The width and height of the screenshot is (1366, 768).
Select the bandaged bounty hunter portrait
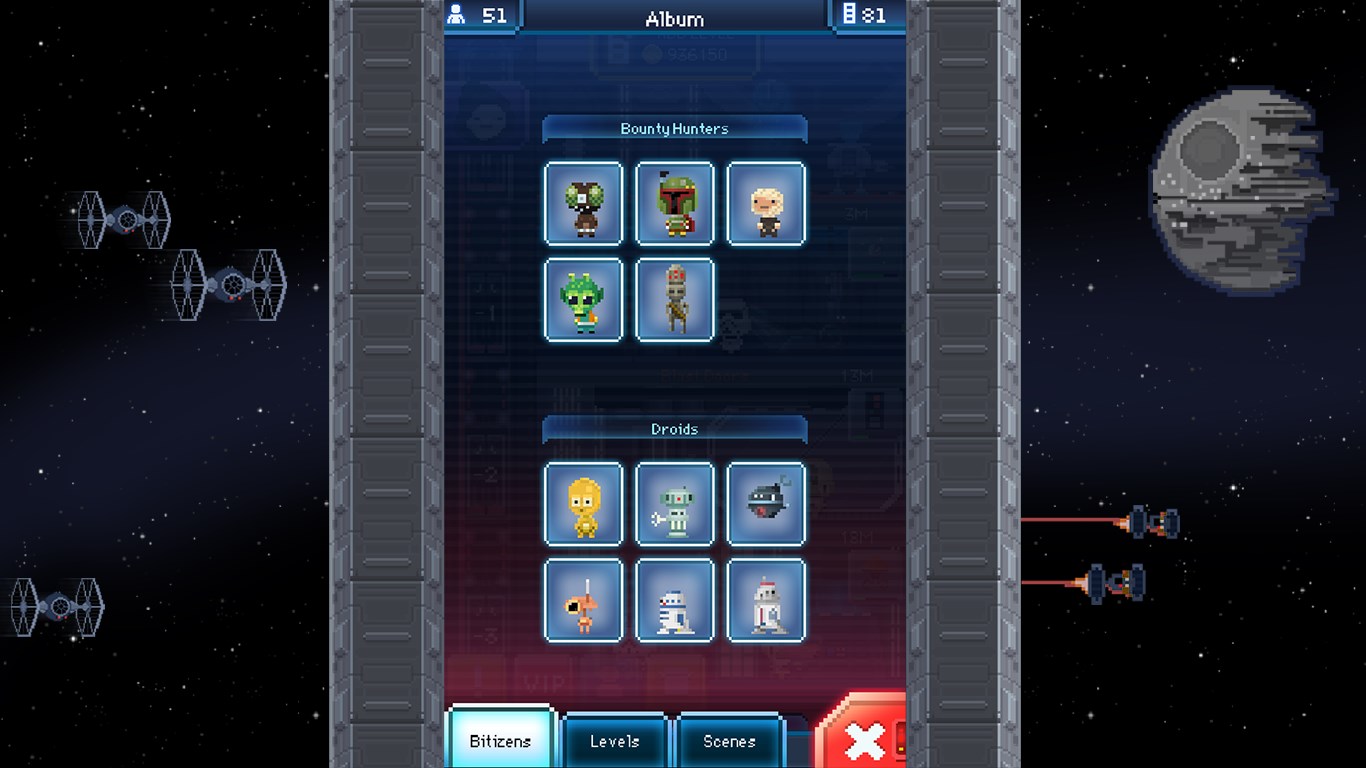tap(675, 300)
